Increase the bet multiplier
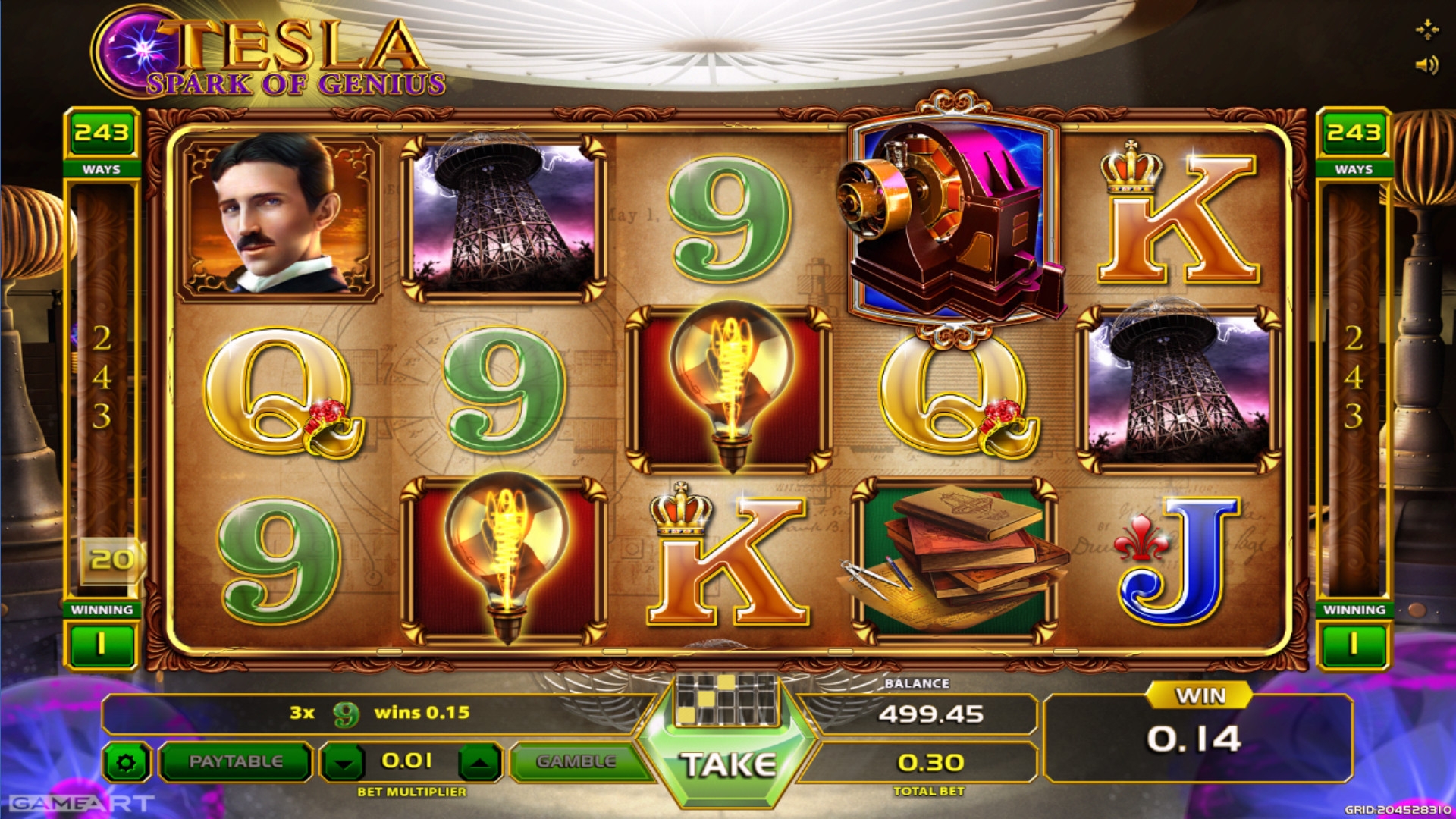Image resolution: width=1456 pixels, height=819 pixels. coord(479,763)
